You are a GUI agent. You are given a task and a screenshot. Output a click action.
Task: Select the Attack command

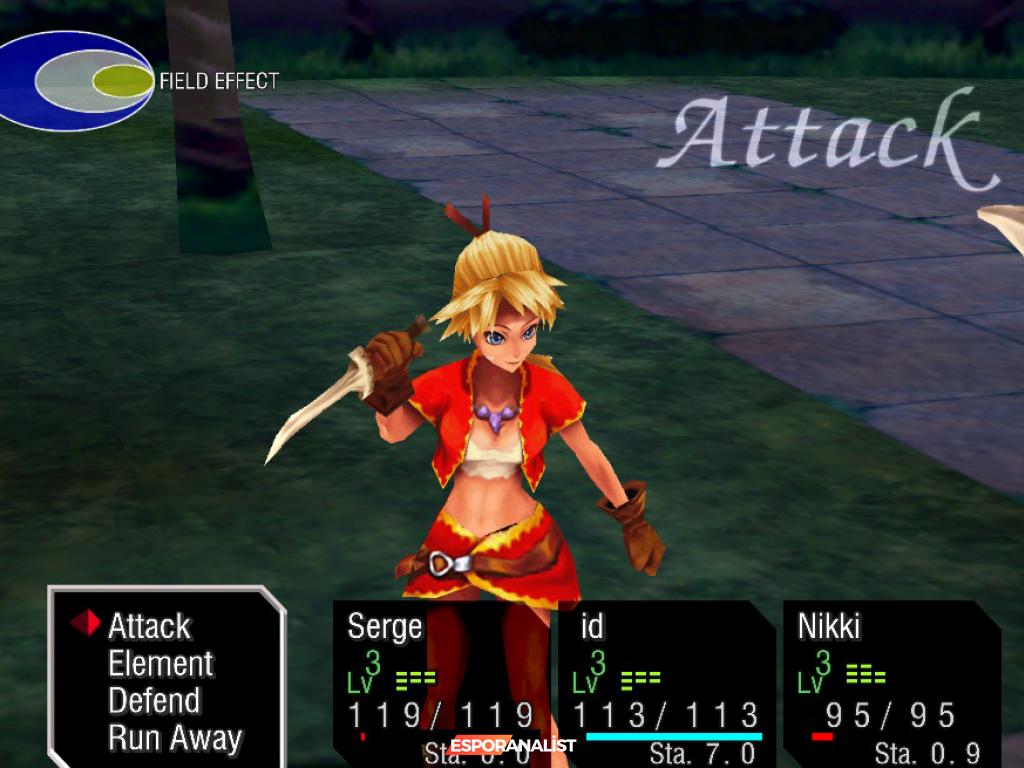tap(149, 627)
